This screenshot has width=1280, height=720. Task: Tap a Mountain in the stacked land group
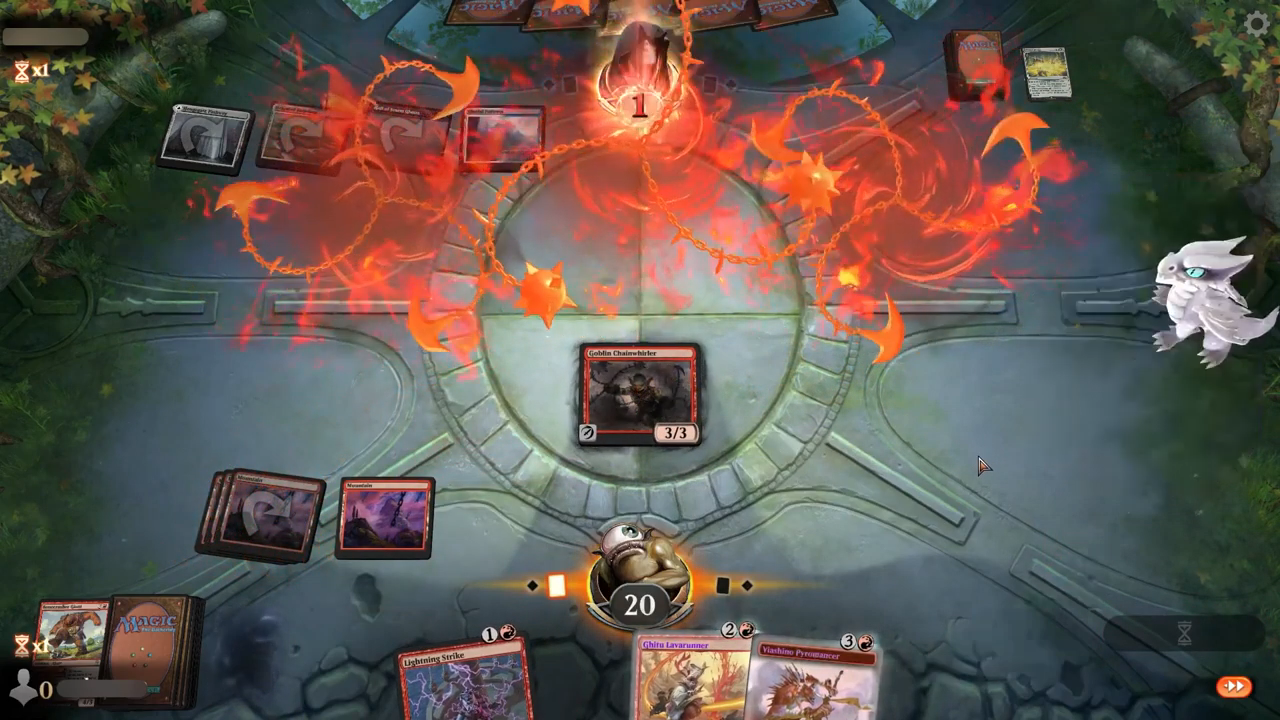click(265, 515)
